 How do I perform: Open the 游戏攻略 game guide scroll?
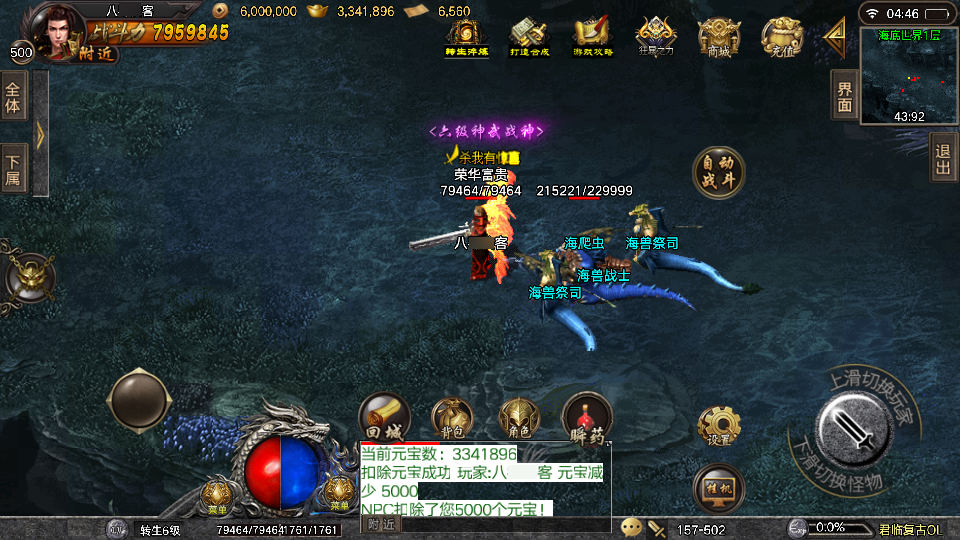pos(591,37)
